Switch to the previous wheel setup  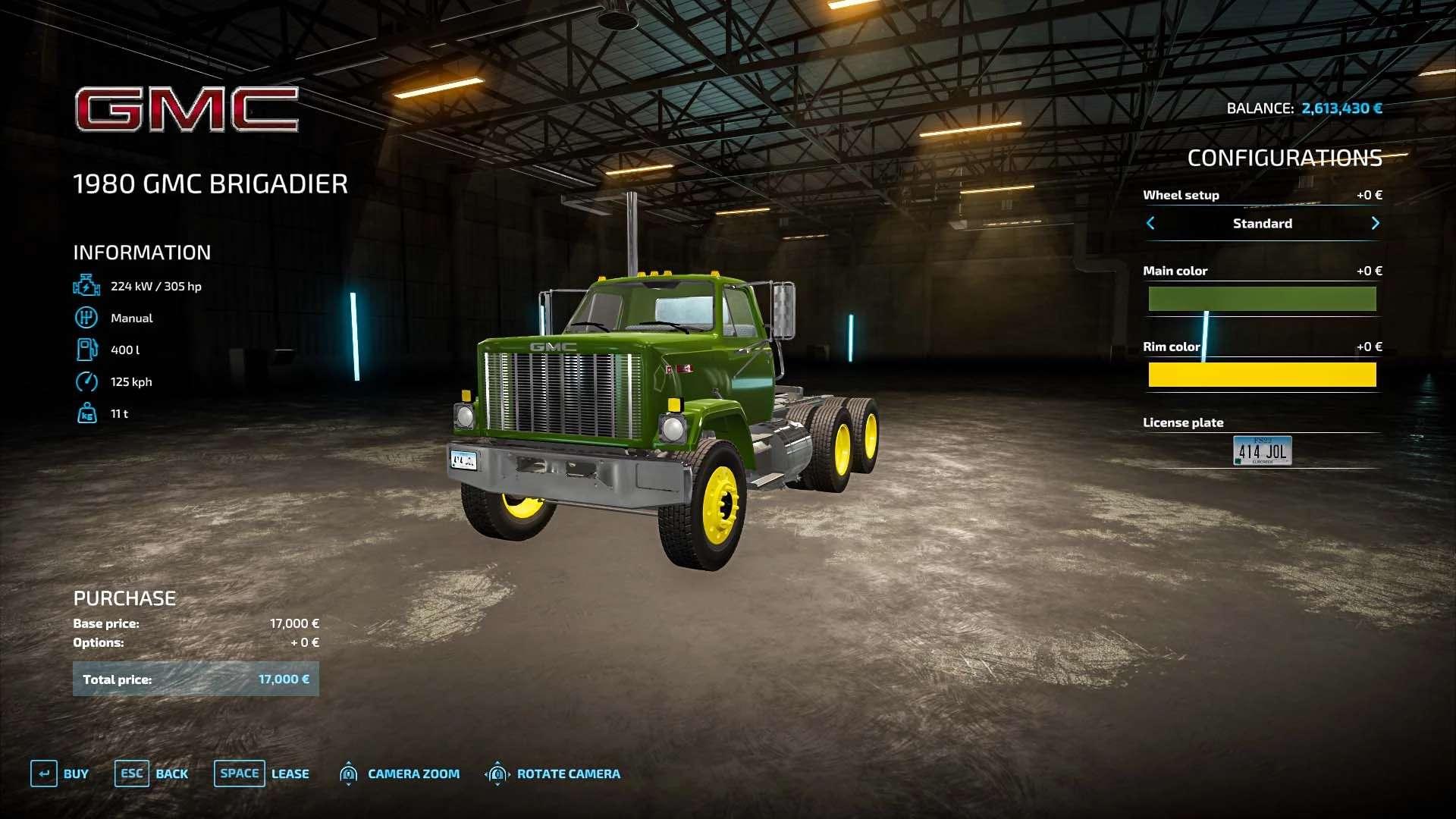click(1150, 223)
